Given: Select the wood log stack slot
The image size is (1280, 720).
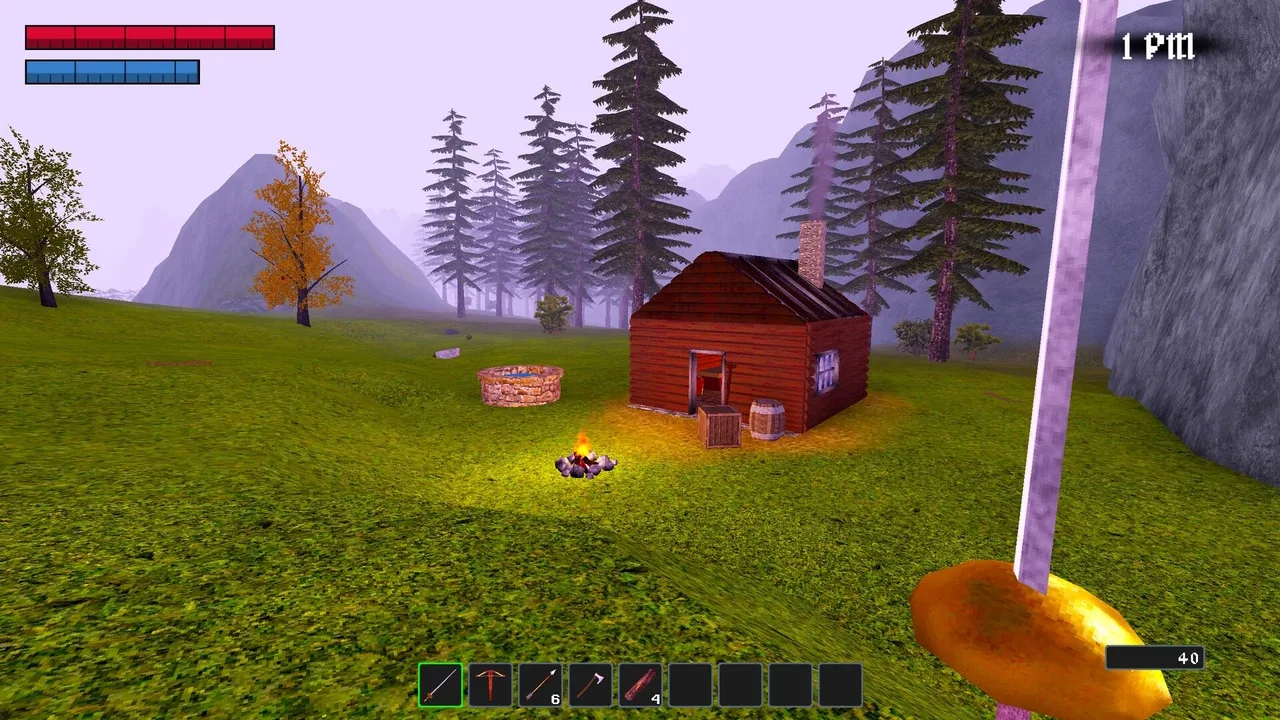Looking at the screenshot, I should [x=640, y=685].
